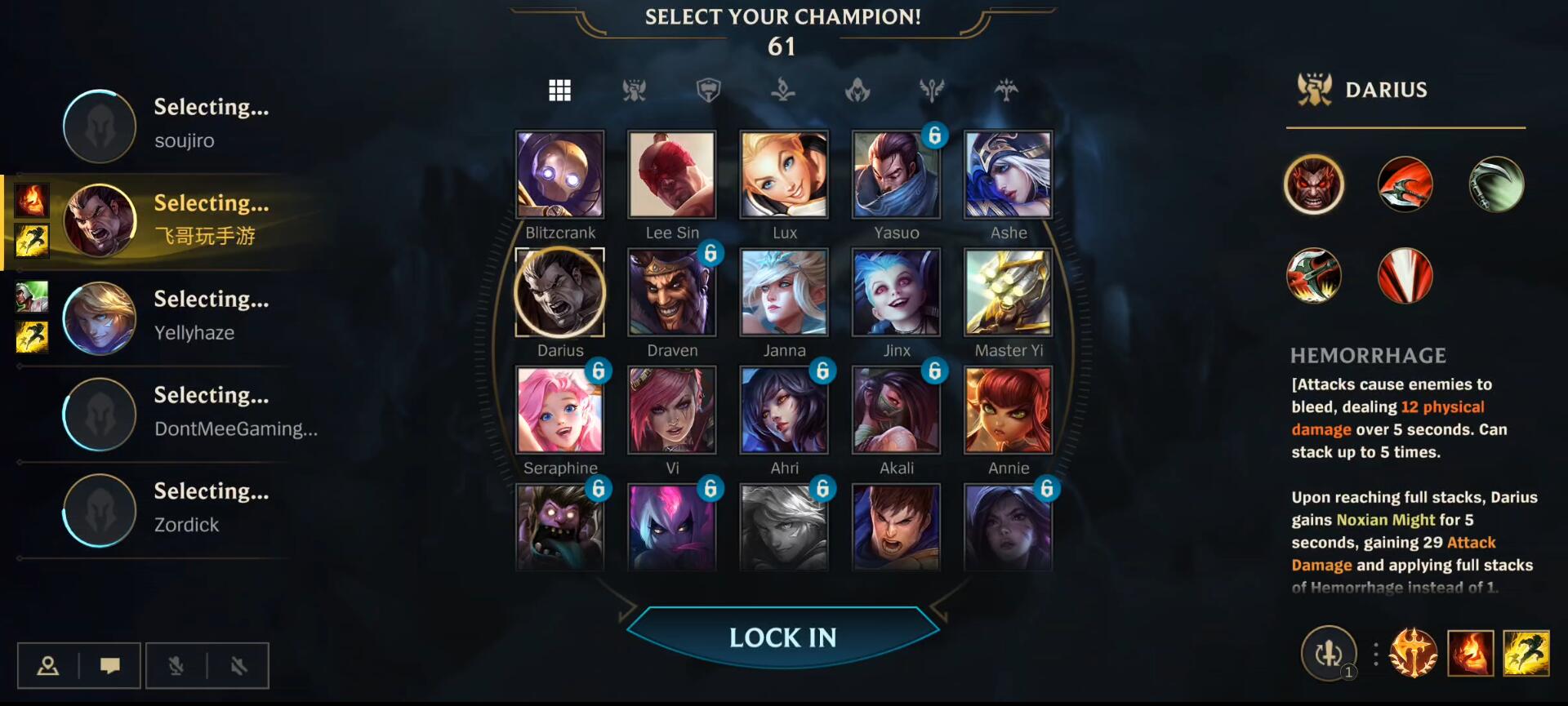Pick Akali from the champion grid
This screenshot has width=1568, height=706.
[896, 410]
